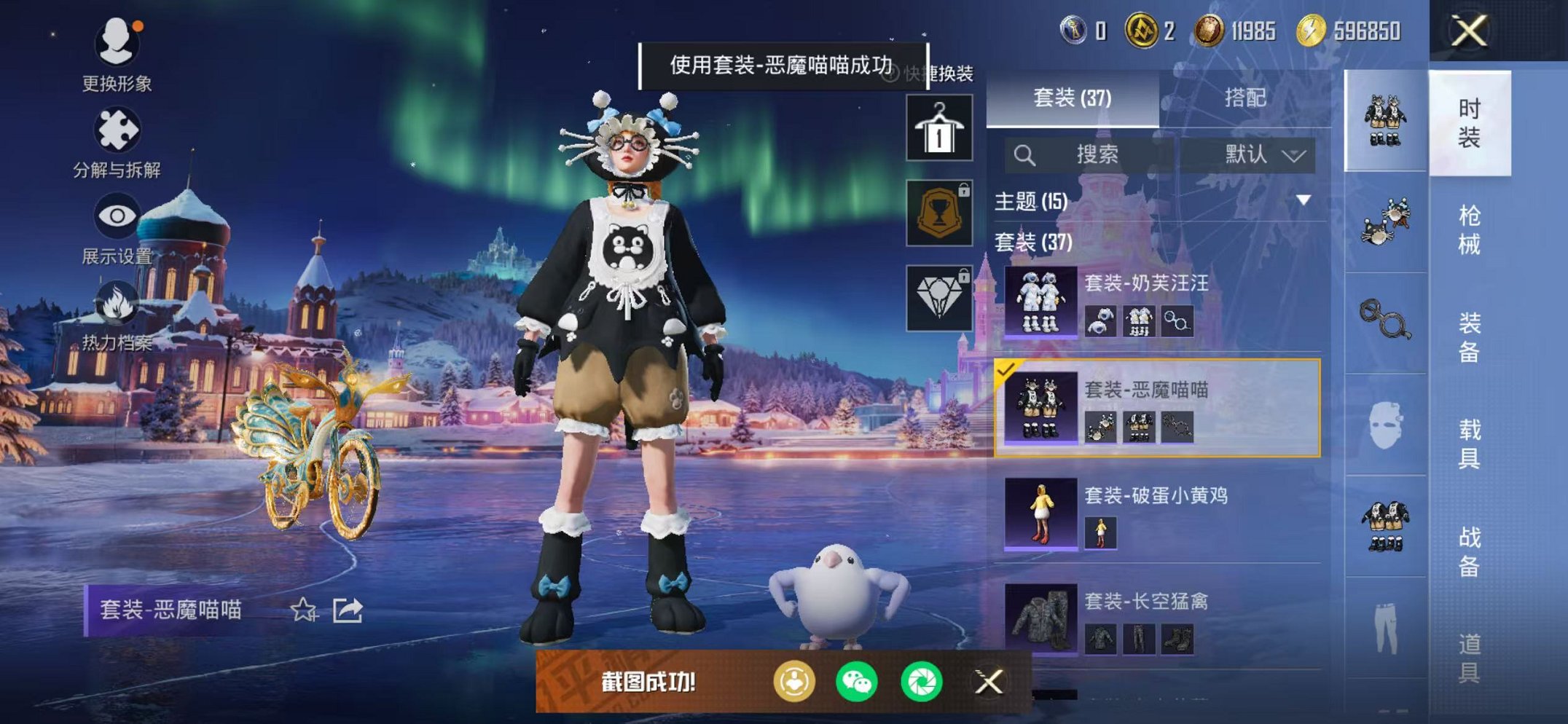Open the 默认 sort dropdown
Screen dimensions: 1568x724
point(1264,154)
